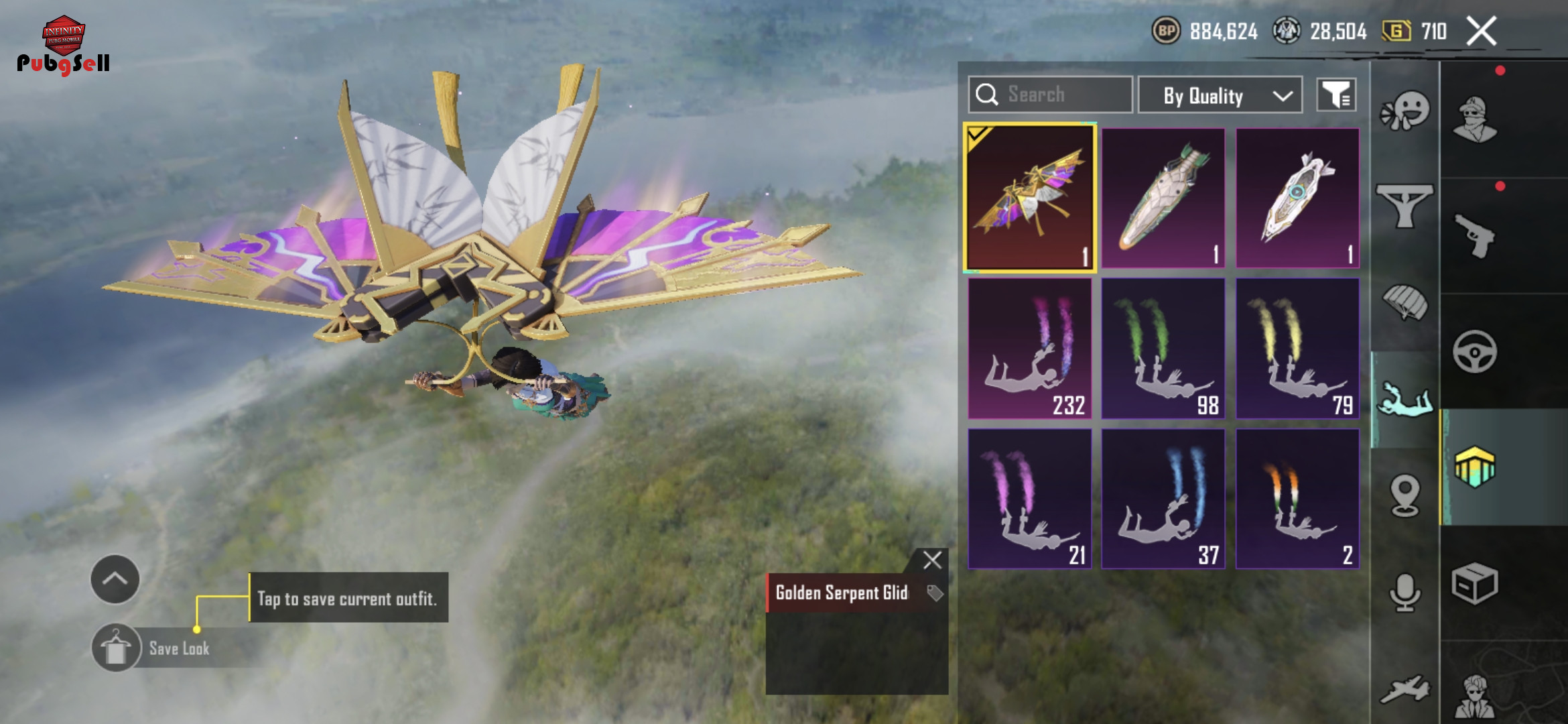The height and width of the screenshot is (724, 1568).
Task: Open the vehicle steering wheel tab
Action: tap(1474, 351)
